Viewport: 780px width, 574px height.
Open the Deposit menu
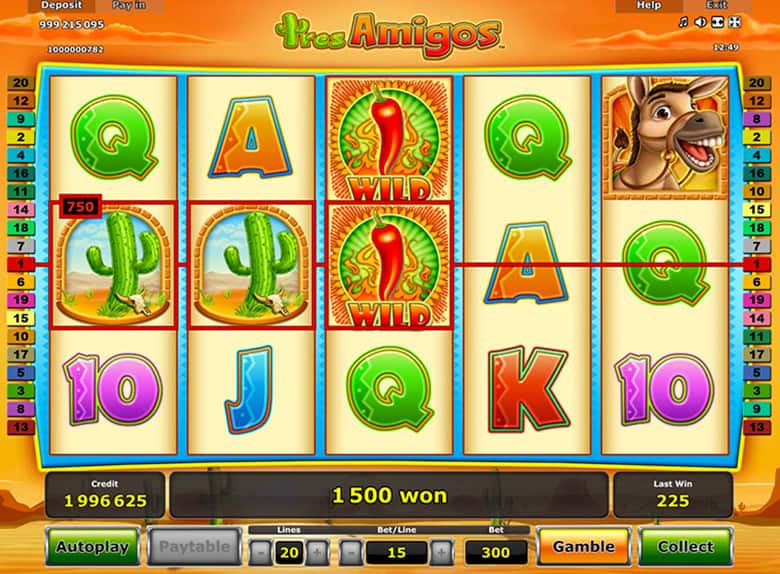tap(61, 5)
